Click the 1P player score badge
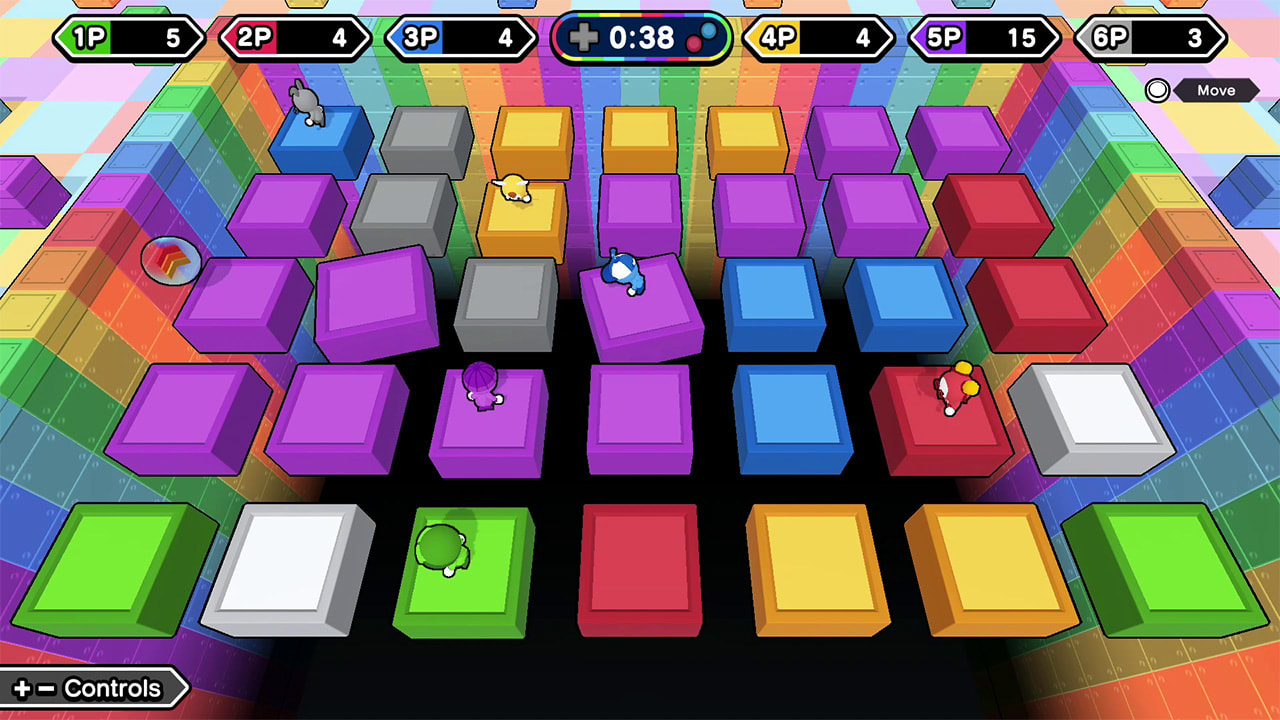 coord(128,39)
